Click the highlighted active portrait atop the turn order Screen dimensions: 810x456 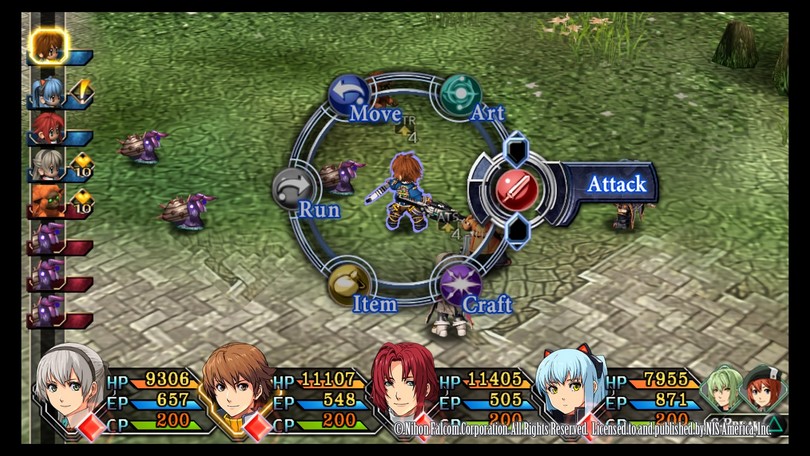pyautogui.click(x=46, y=46)
